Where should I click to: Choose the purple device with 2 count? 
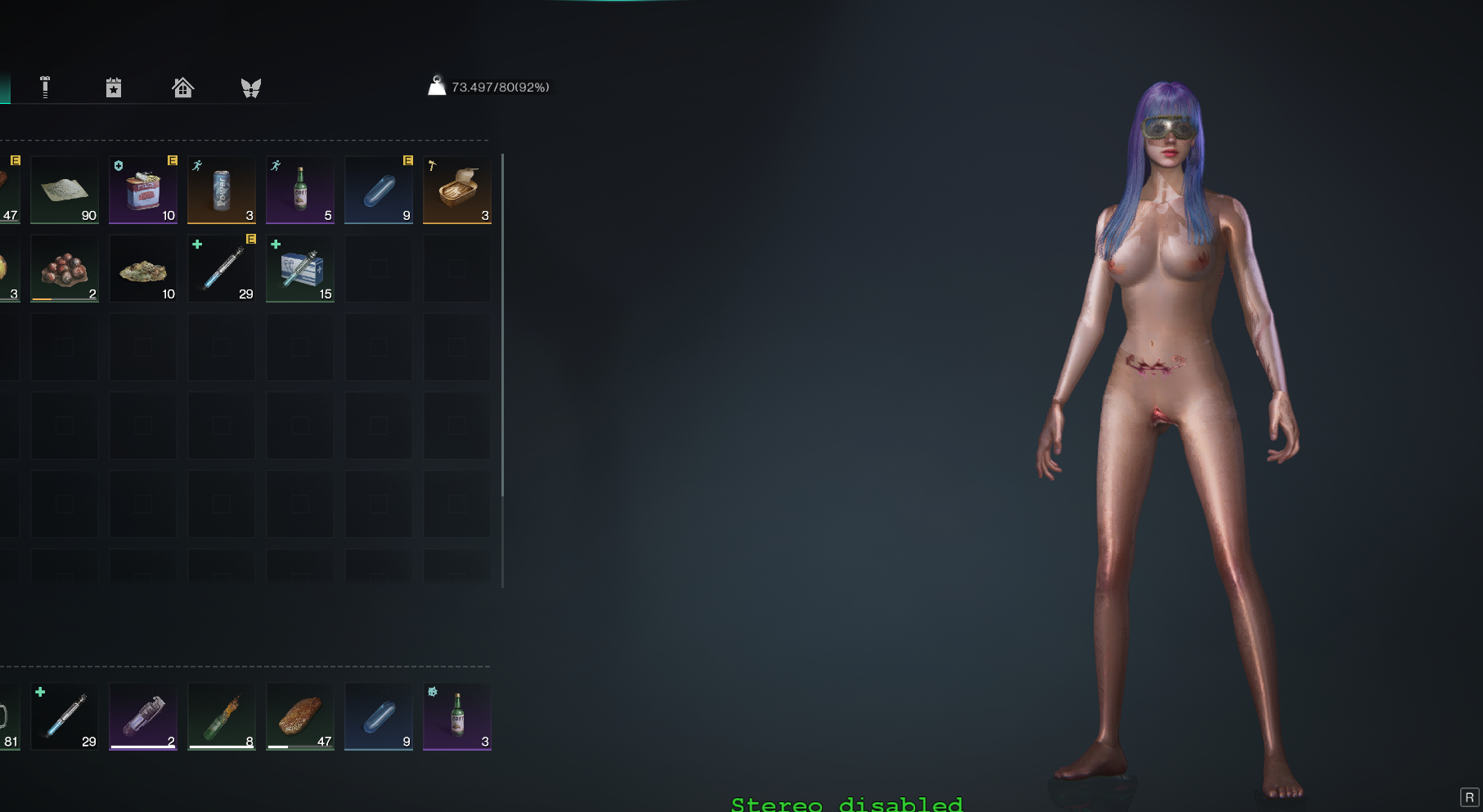pos(143,716)
